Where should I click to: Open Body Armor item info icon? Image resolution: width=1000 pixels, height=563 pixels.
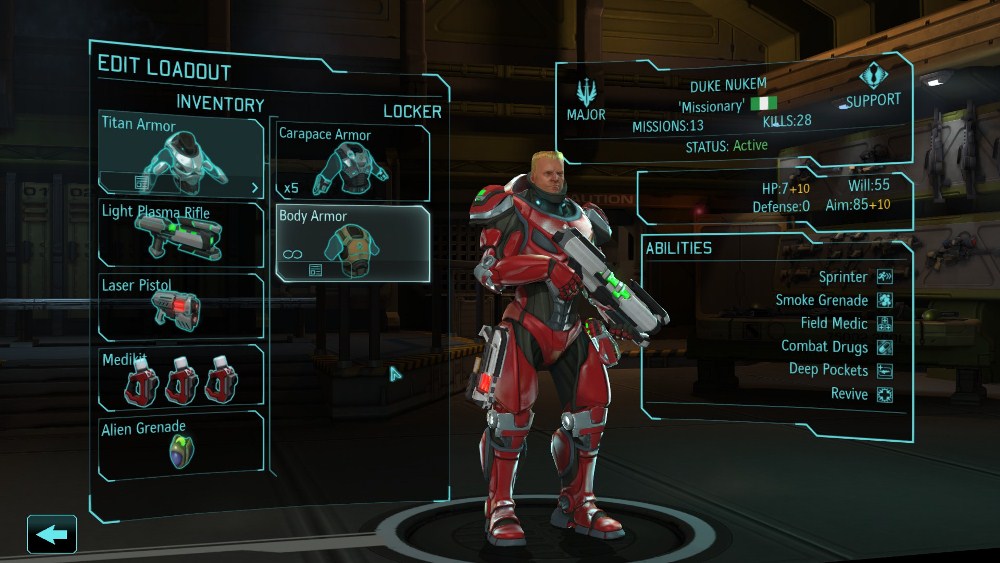316,270
